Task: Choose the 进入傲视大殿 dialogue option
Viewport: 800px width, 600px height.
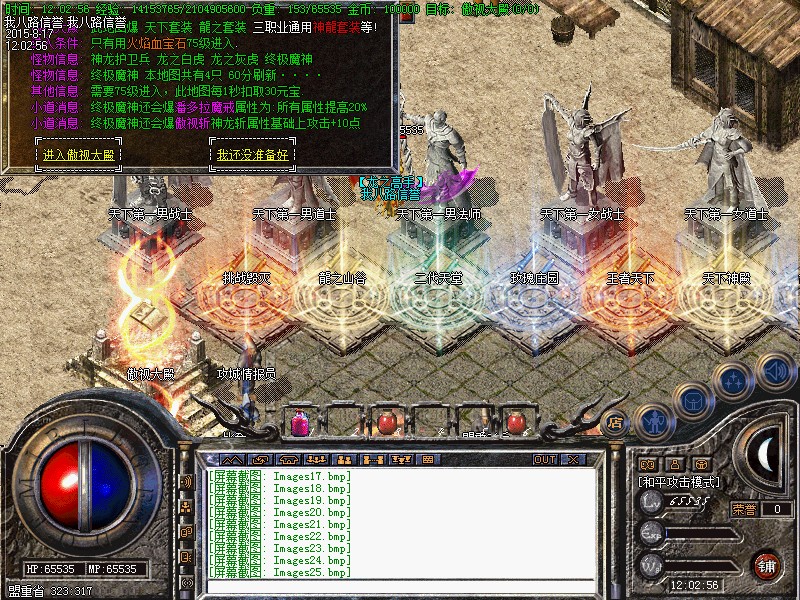Action: (x=81, y=155)
